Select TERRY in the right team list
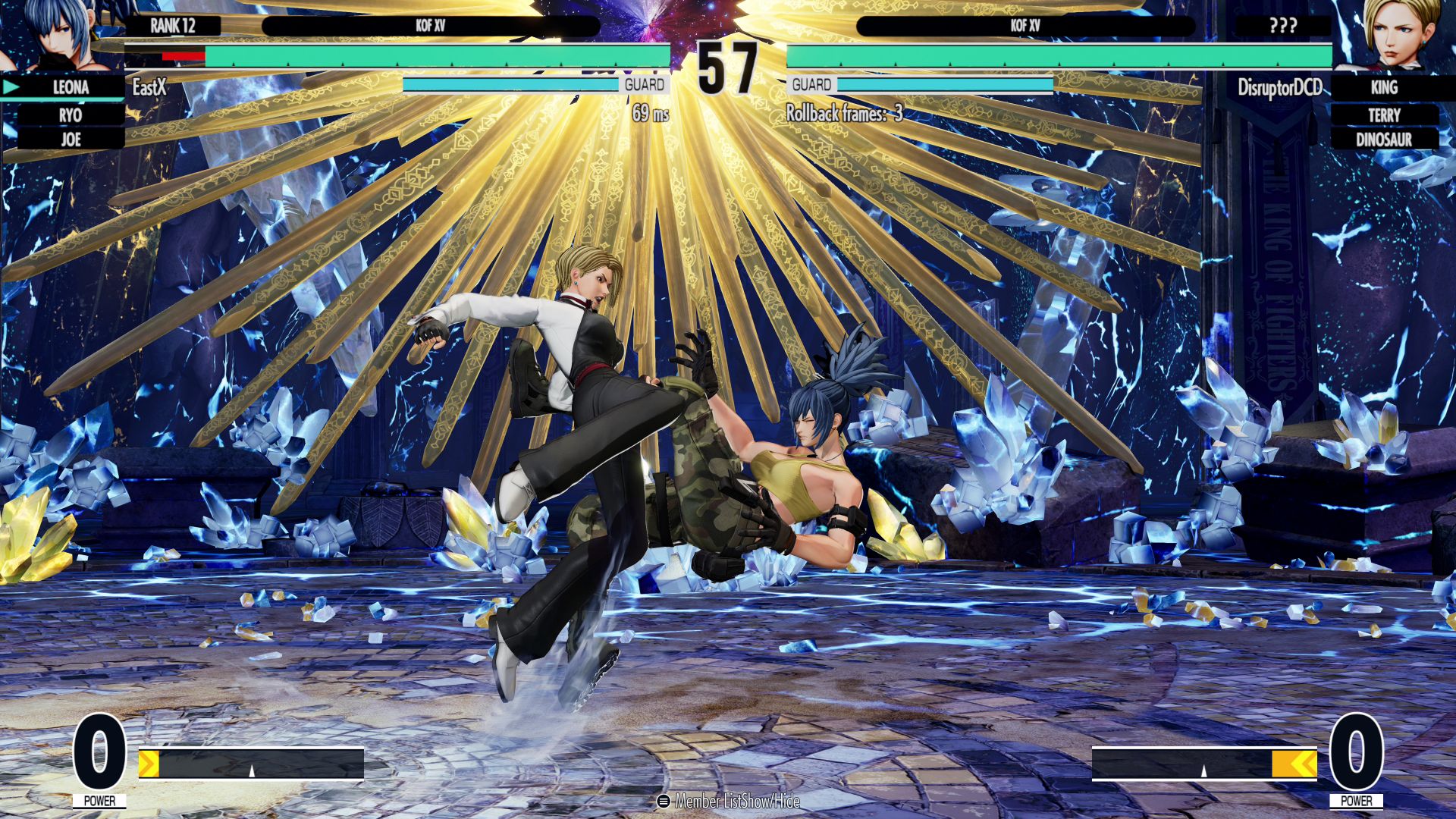The width and height of the screenshot is (1456, 819). pos(1384,115)
